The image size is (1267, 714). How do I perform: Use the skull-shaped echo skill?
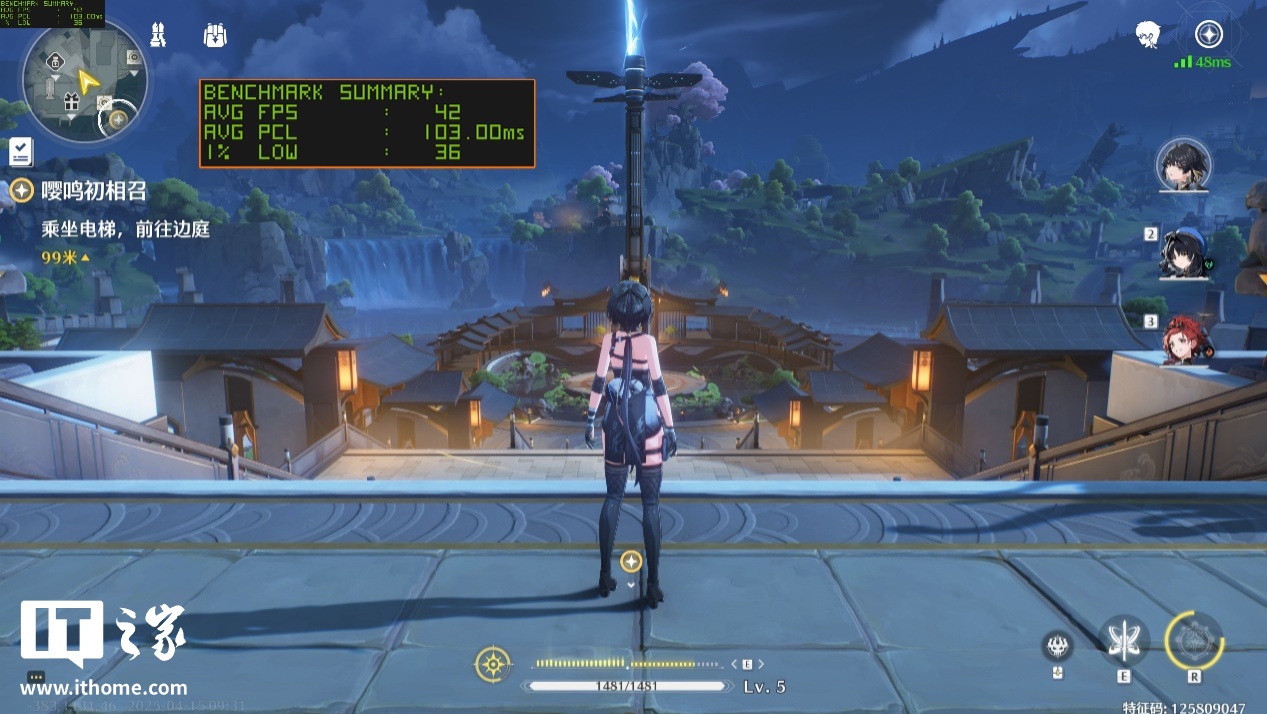point(1057,646)
